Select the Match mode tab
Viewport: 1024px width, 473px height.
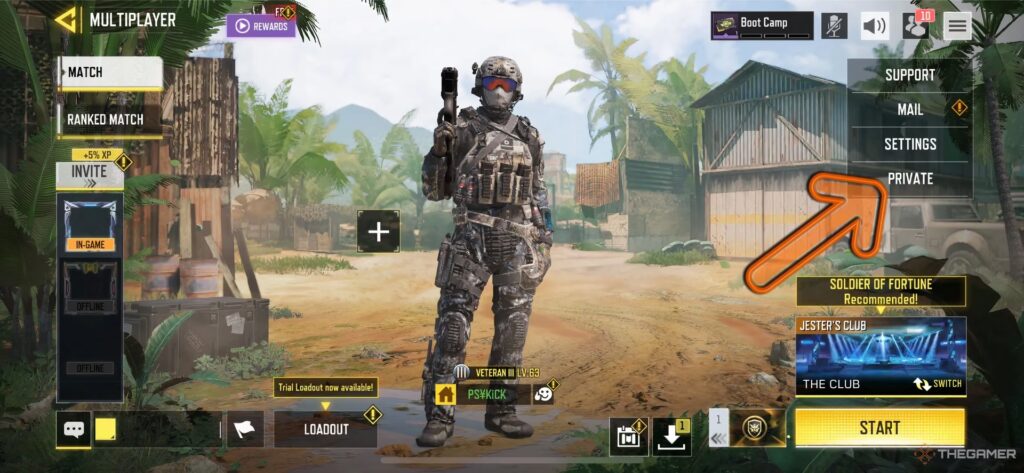110,73
